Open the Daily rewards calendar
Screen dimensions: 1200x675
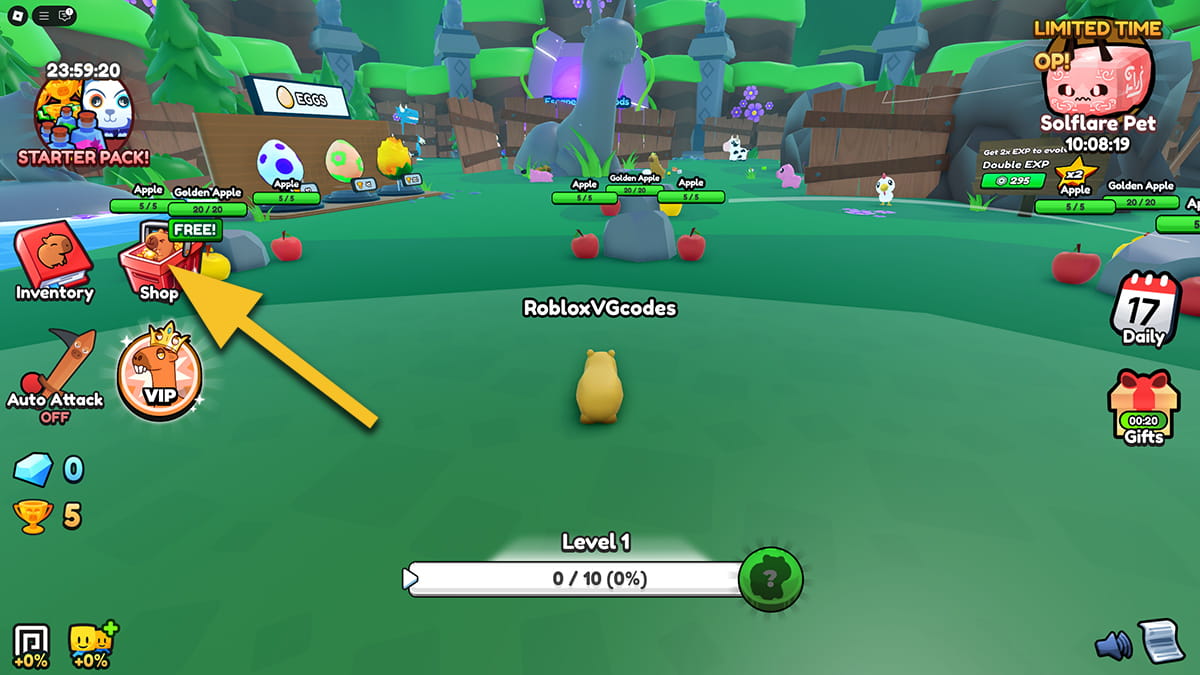[1143, 309]
